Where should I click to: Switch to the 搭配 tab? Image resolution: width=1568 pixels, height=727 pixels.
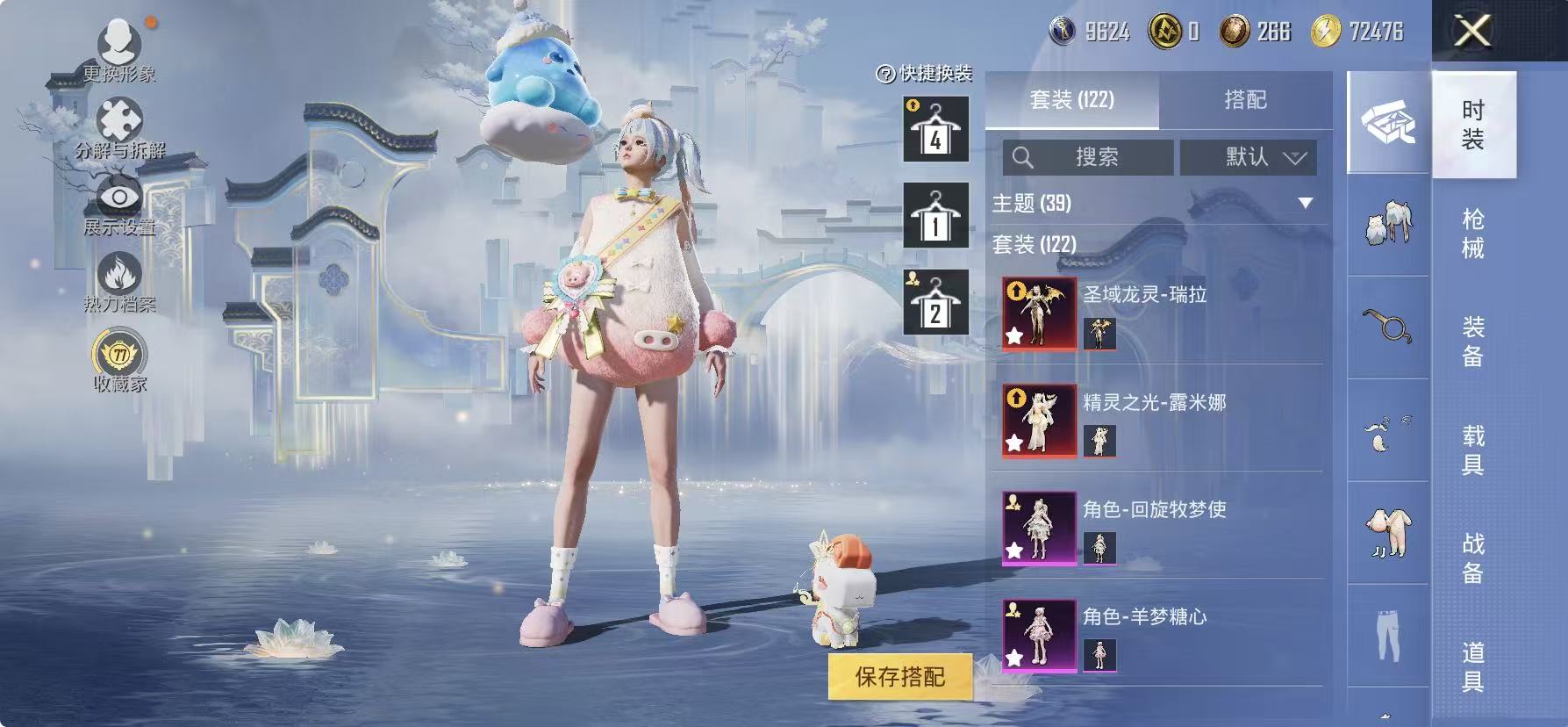(1246, 99)
